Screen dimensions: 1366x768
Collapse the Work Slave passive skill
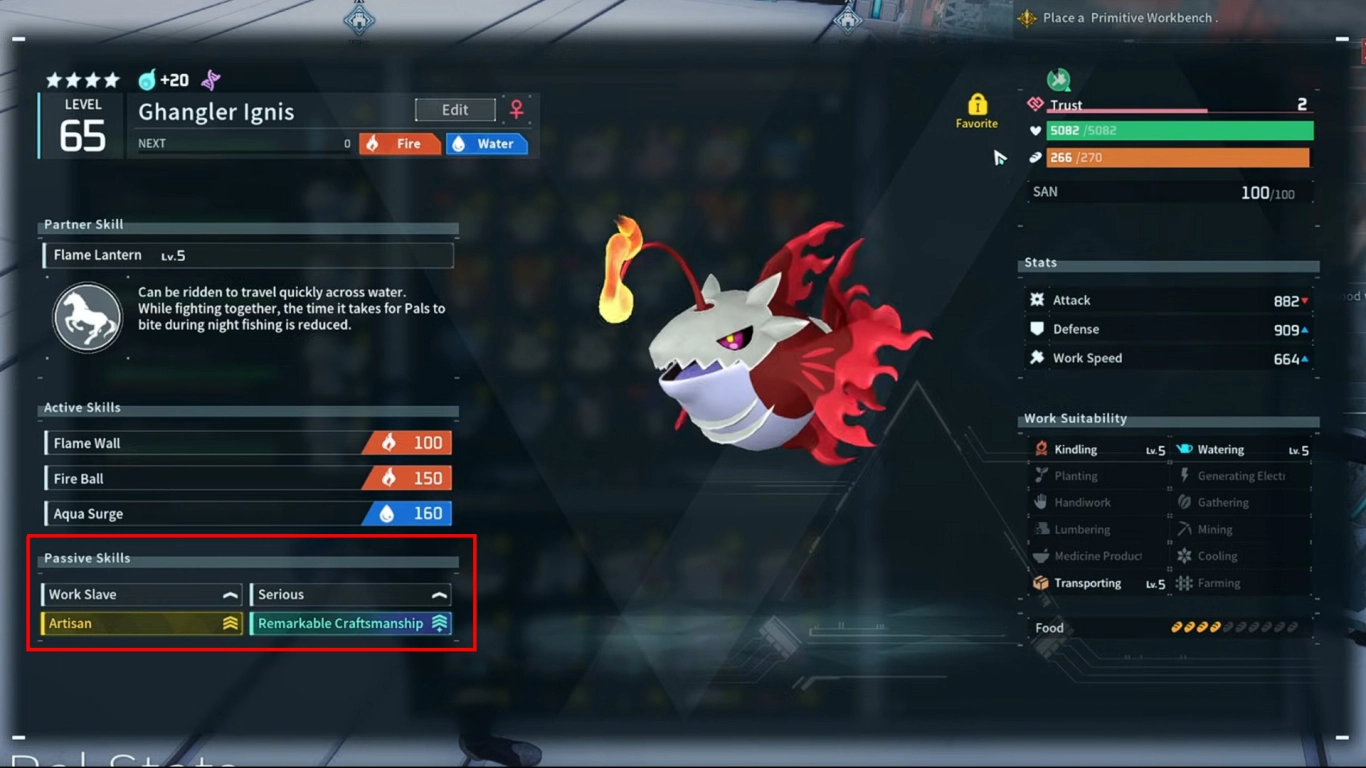(140, 594)
